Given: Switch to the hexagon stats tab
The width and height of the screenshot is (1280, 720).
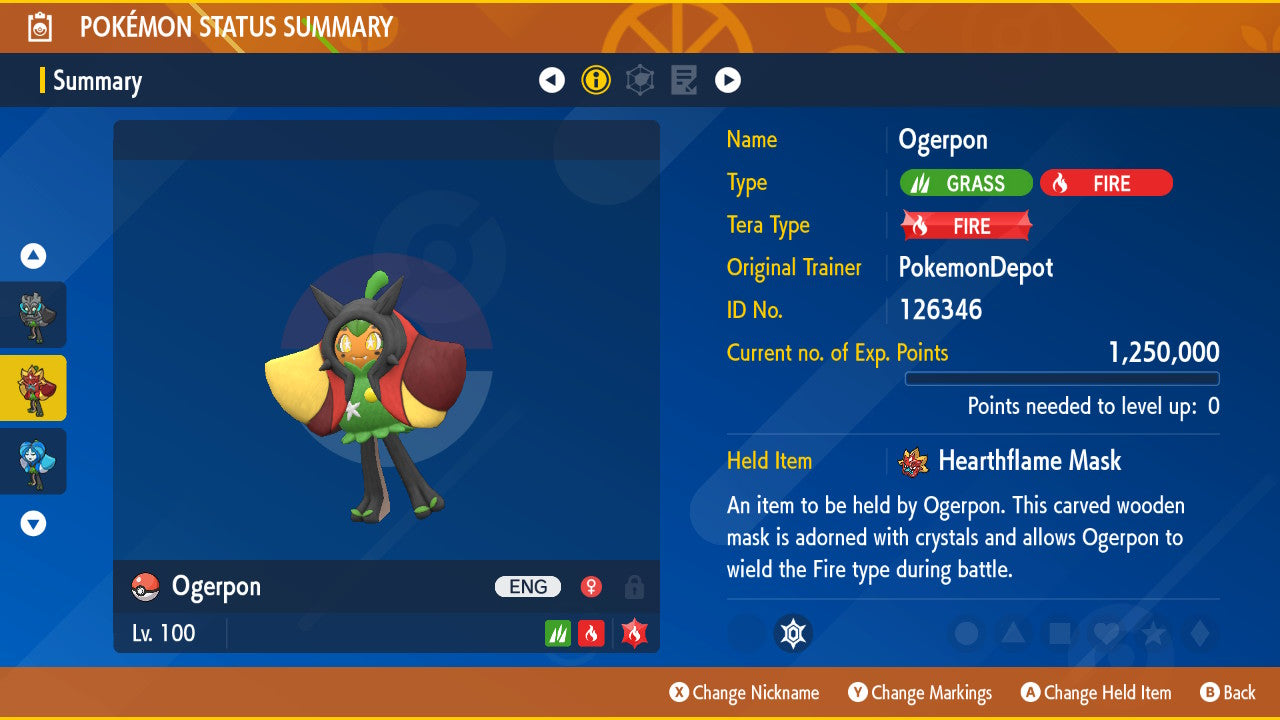Looking at the screenshot, I should (640, 80).
